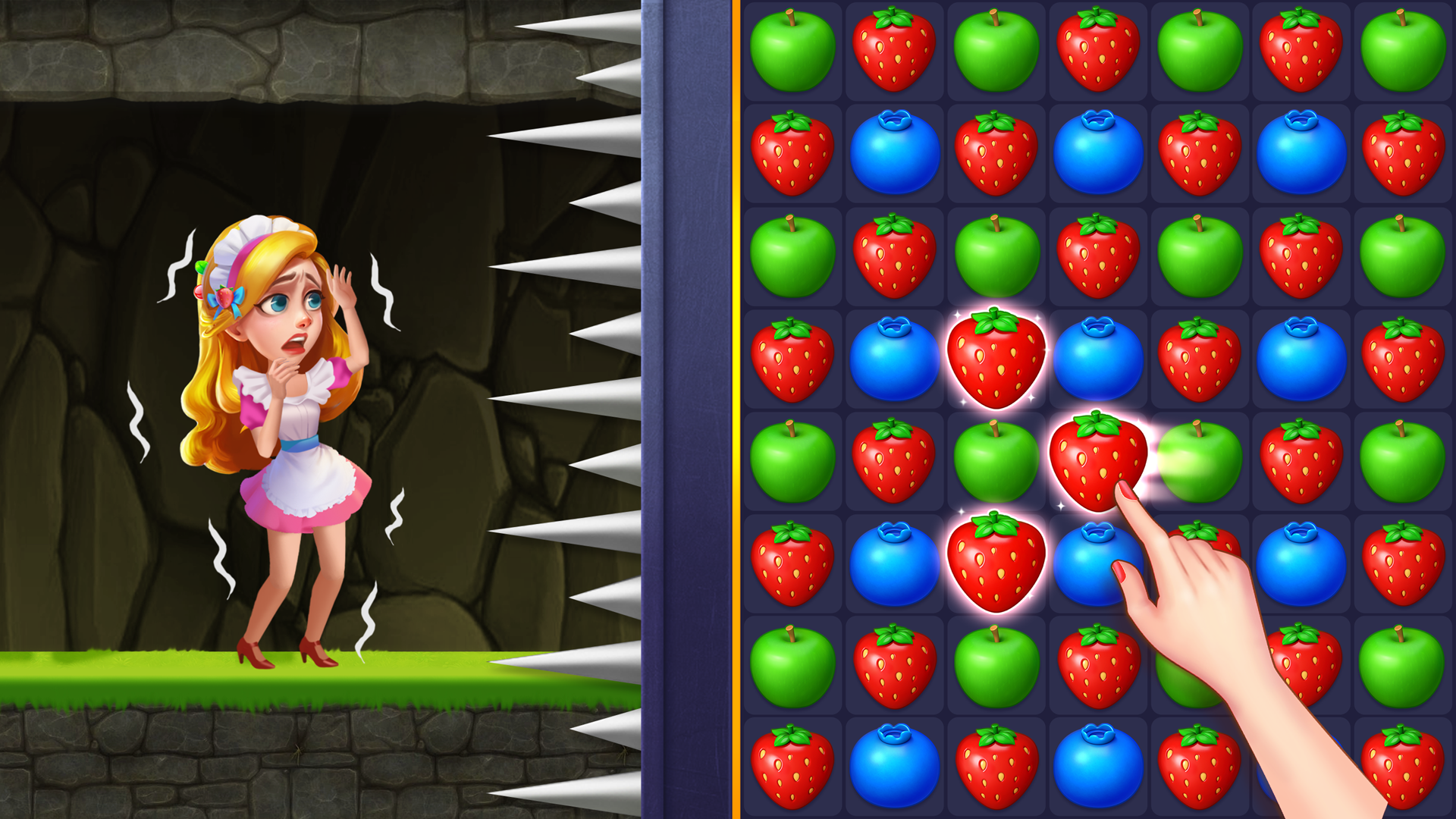Tap the green apple in the top-left corner
1456x819 pixels.
tap(792, 49)
